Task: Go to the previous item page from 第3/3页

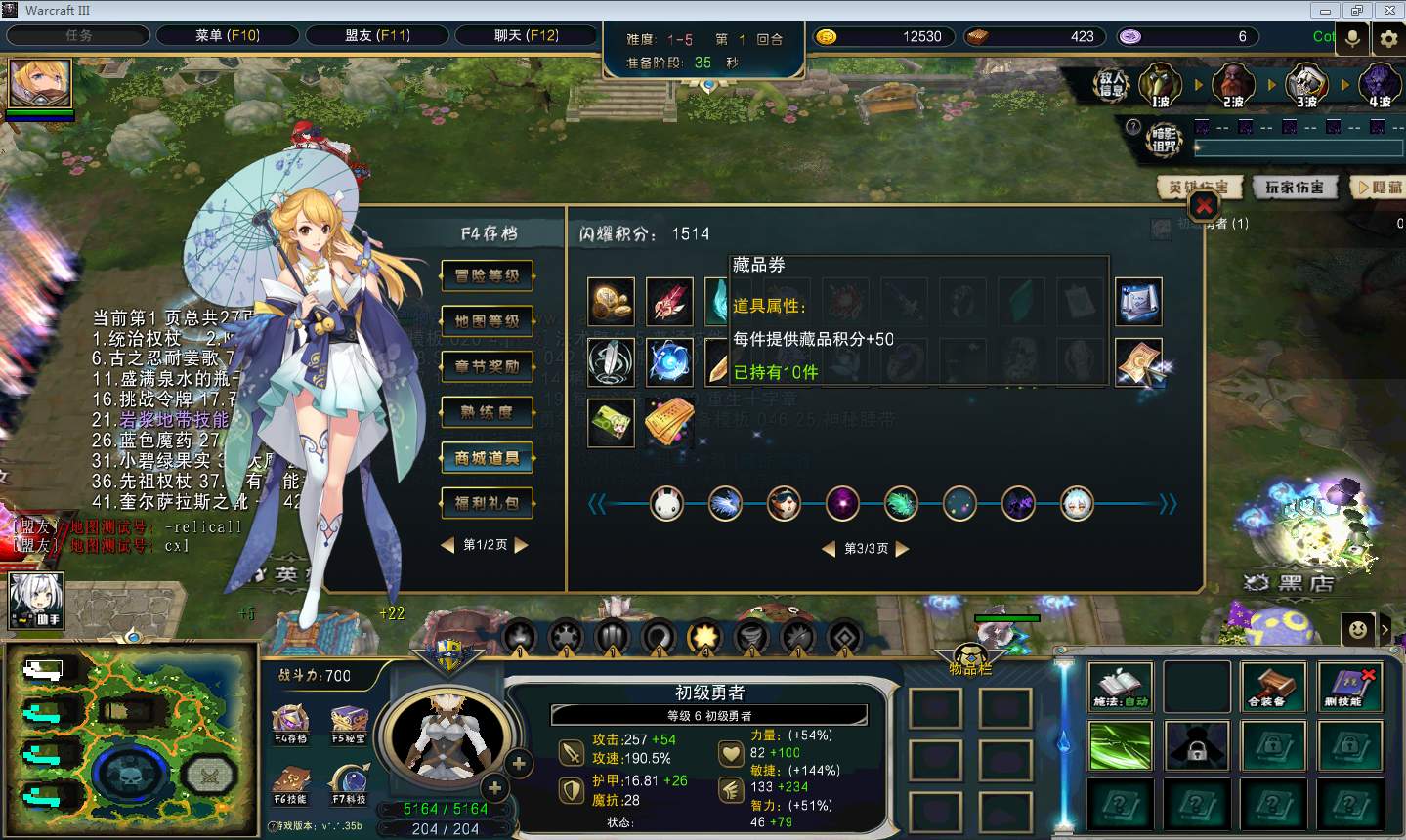Action: pyautogui.click(x=829, y=549)
